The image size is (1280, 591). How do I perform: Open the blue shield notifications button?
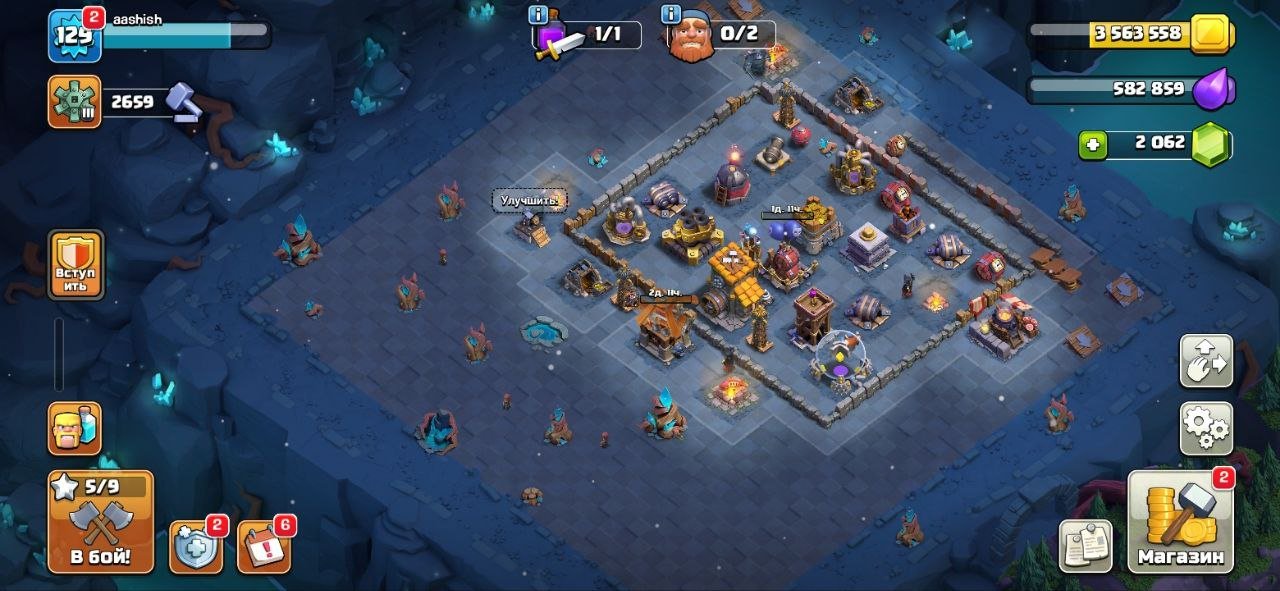[195, 547]
